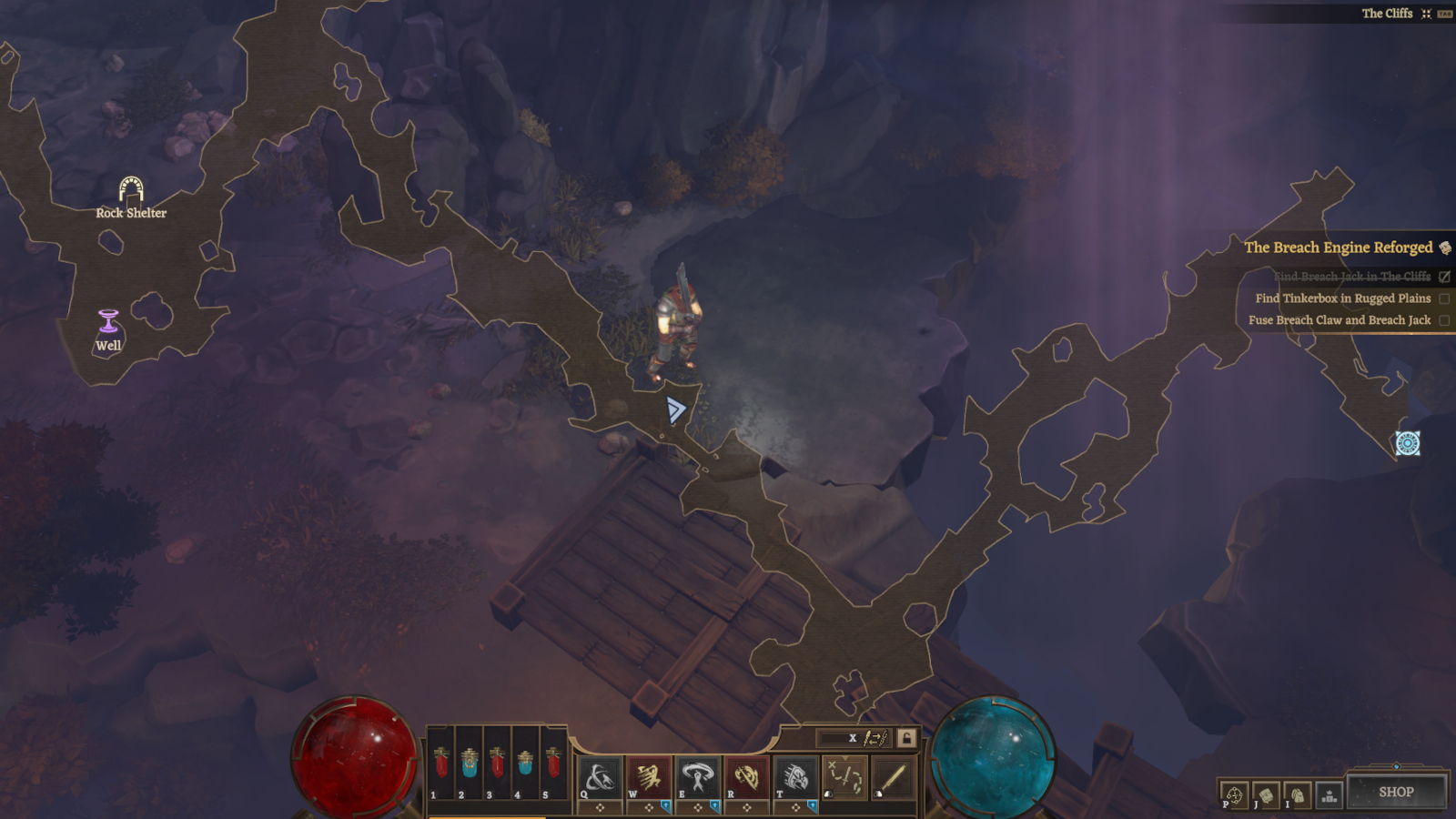Open the upgrade arrow on the E skill
Image resolution: width=1456 pixels, height=819 pixels.
pos(715,805)
